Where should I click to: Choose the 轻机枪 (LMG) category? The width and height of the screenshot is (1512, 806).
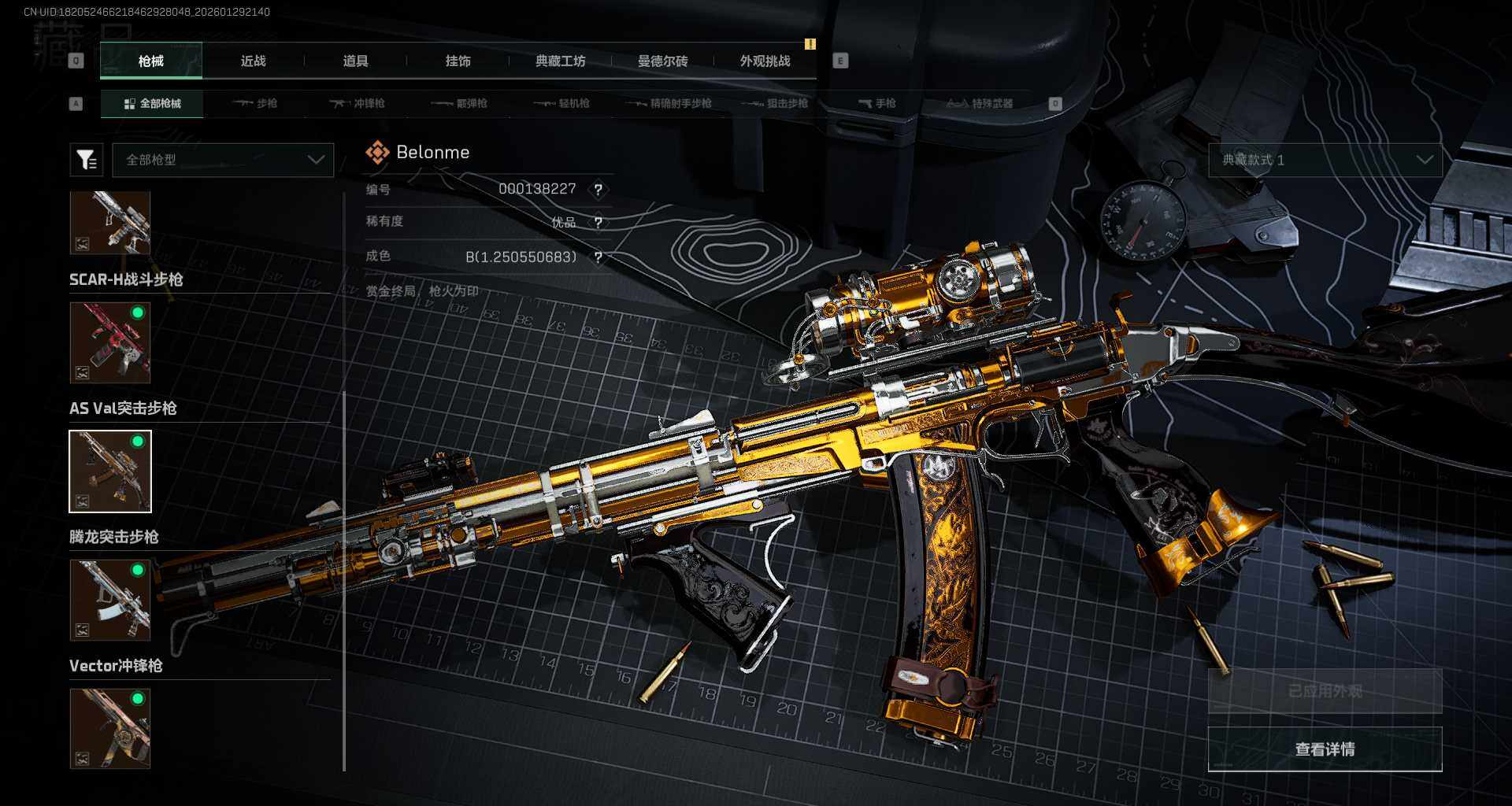pyautogui.click(x=562, y=104)
